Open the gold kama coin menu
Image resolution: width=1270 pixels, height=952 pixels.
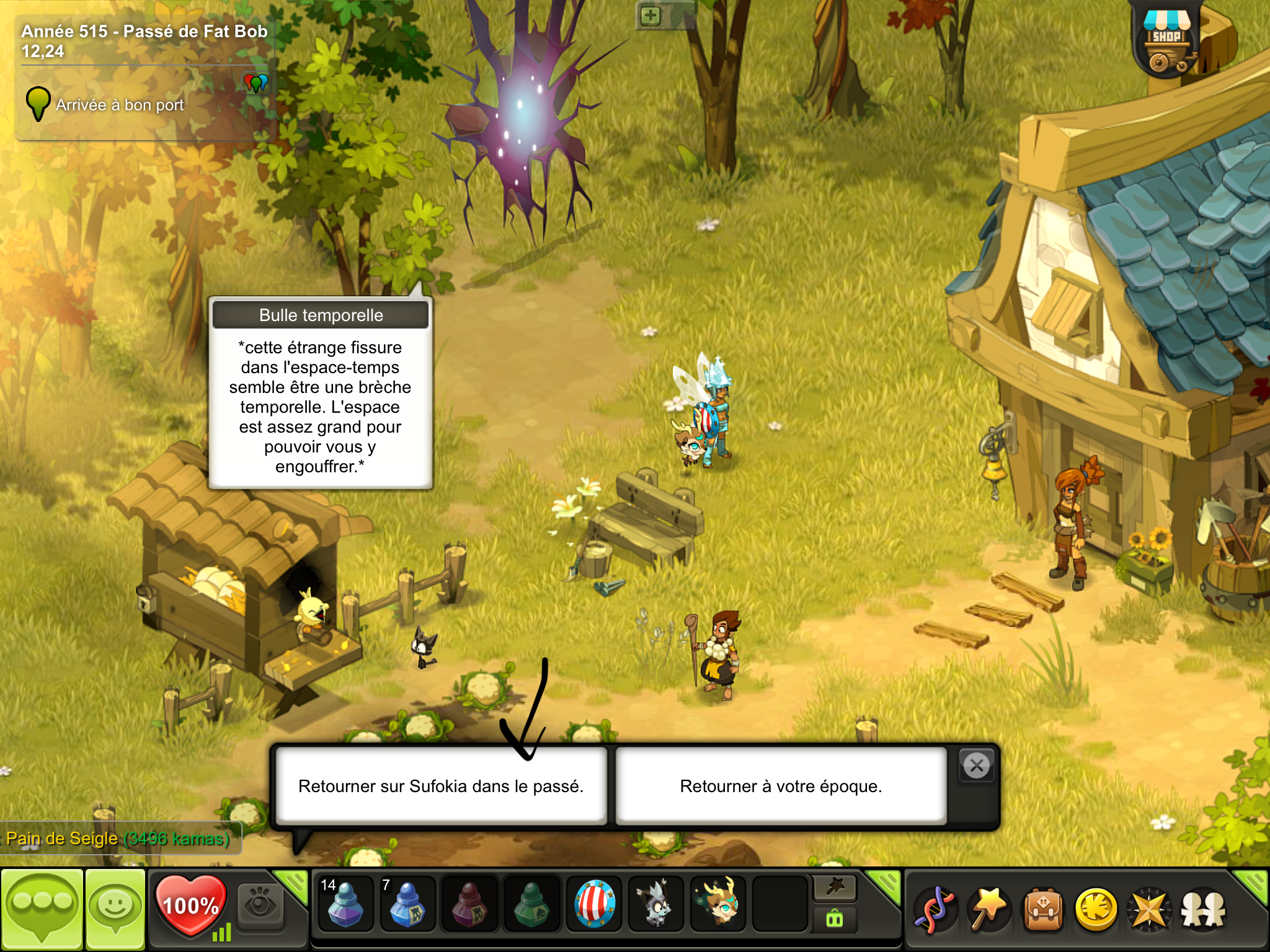coord(1096,910)
